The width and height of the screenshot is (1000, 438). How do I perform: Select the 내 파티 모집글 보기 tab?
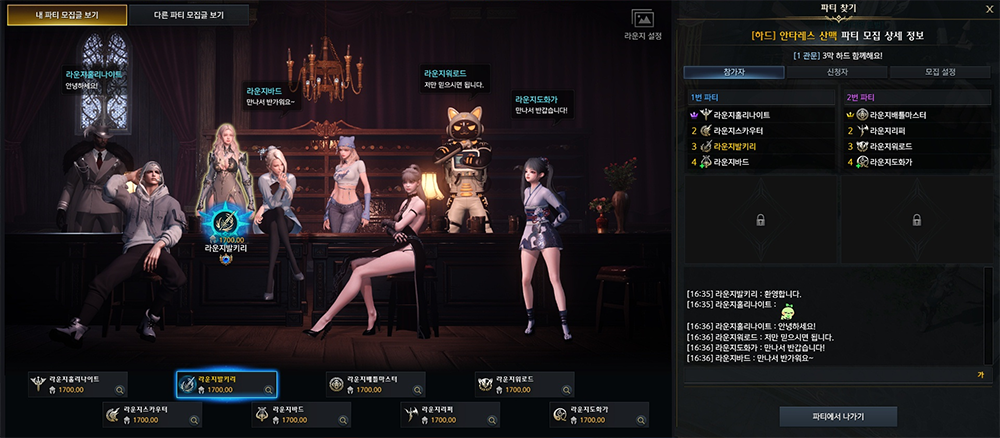pyautogui.click(x=70, y=15)
